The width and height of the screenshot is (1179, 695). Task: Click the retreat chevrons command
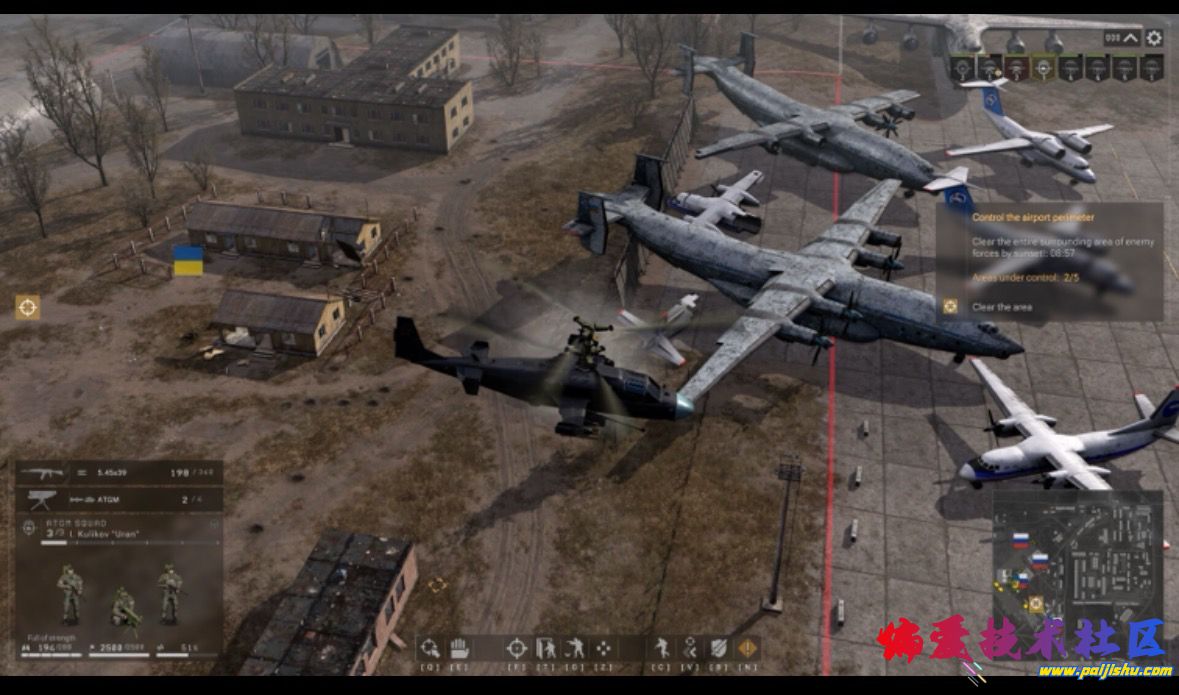690,647
